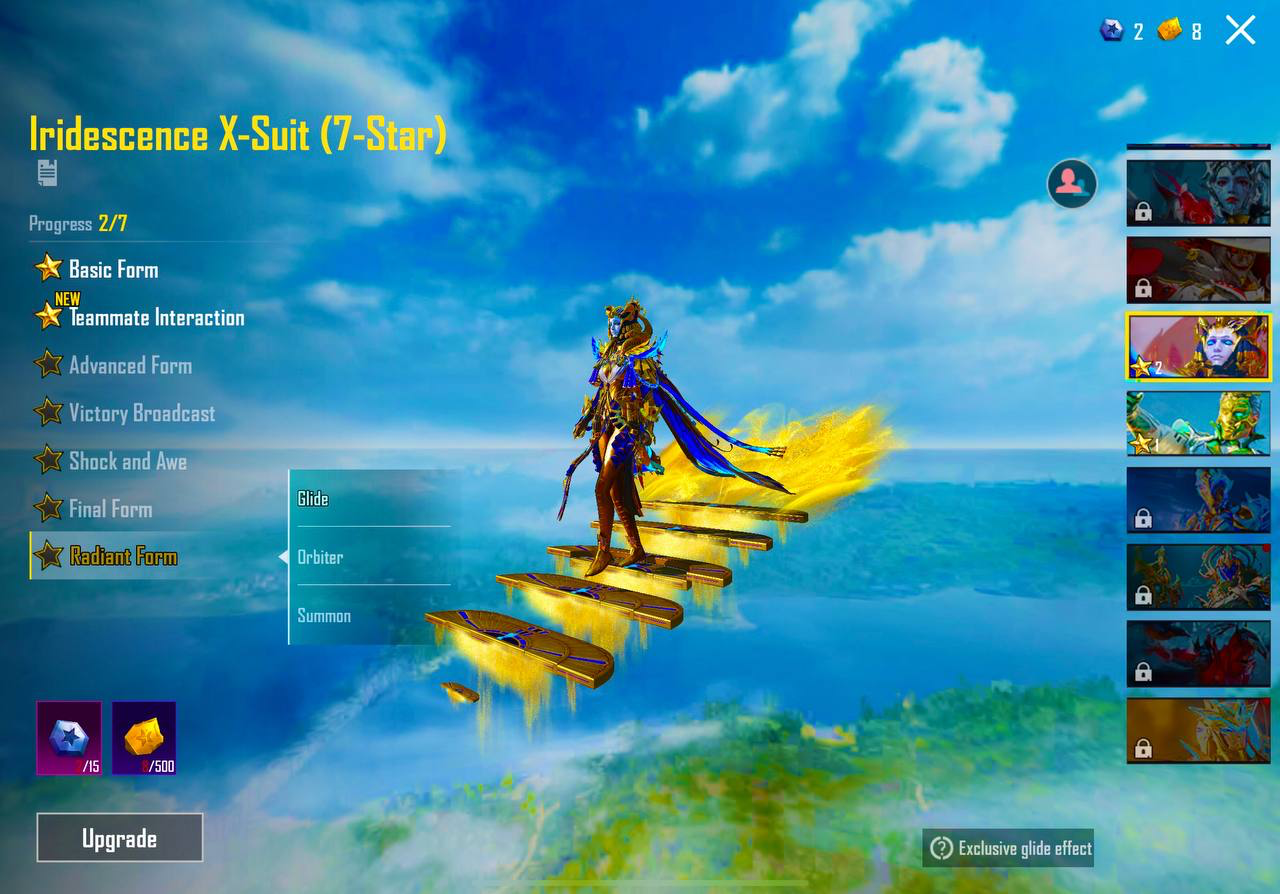Screen dimensions: 1280x894
Task: Show the Final Form stage
Action: pos(110,509)
